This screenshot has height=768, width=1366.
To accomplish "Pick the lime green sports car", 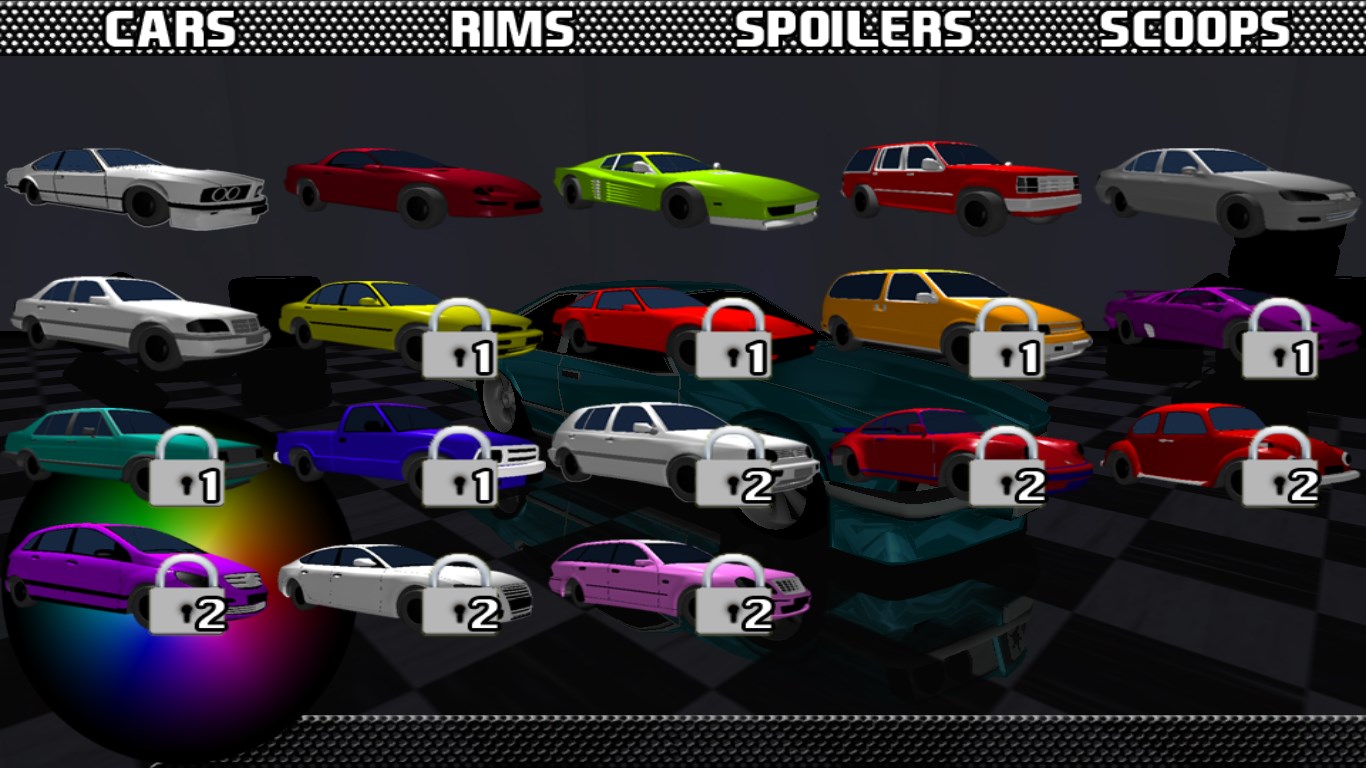I will point(686,188).
